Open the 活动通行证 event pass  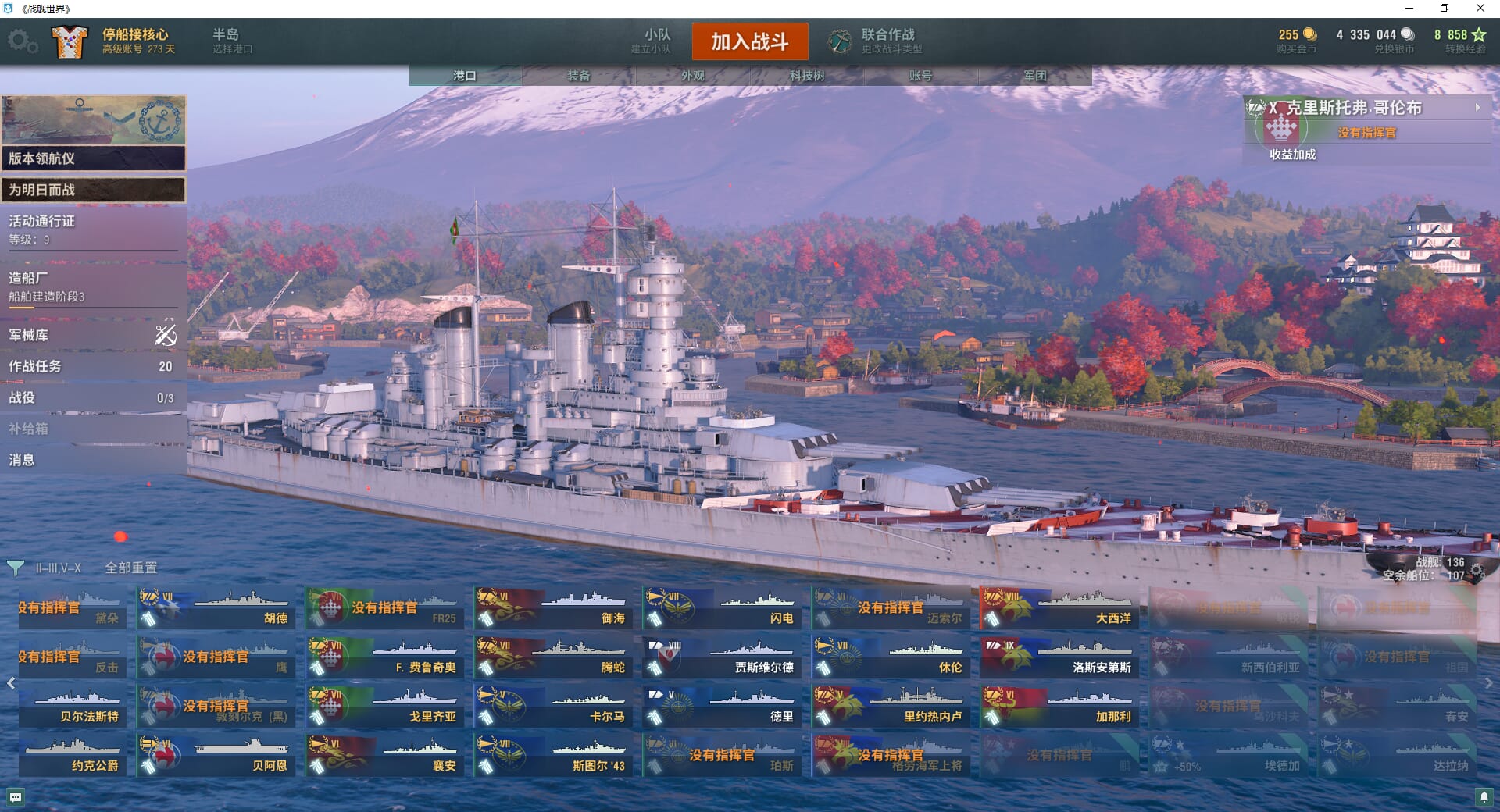92,230
